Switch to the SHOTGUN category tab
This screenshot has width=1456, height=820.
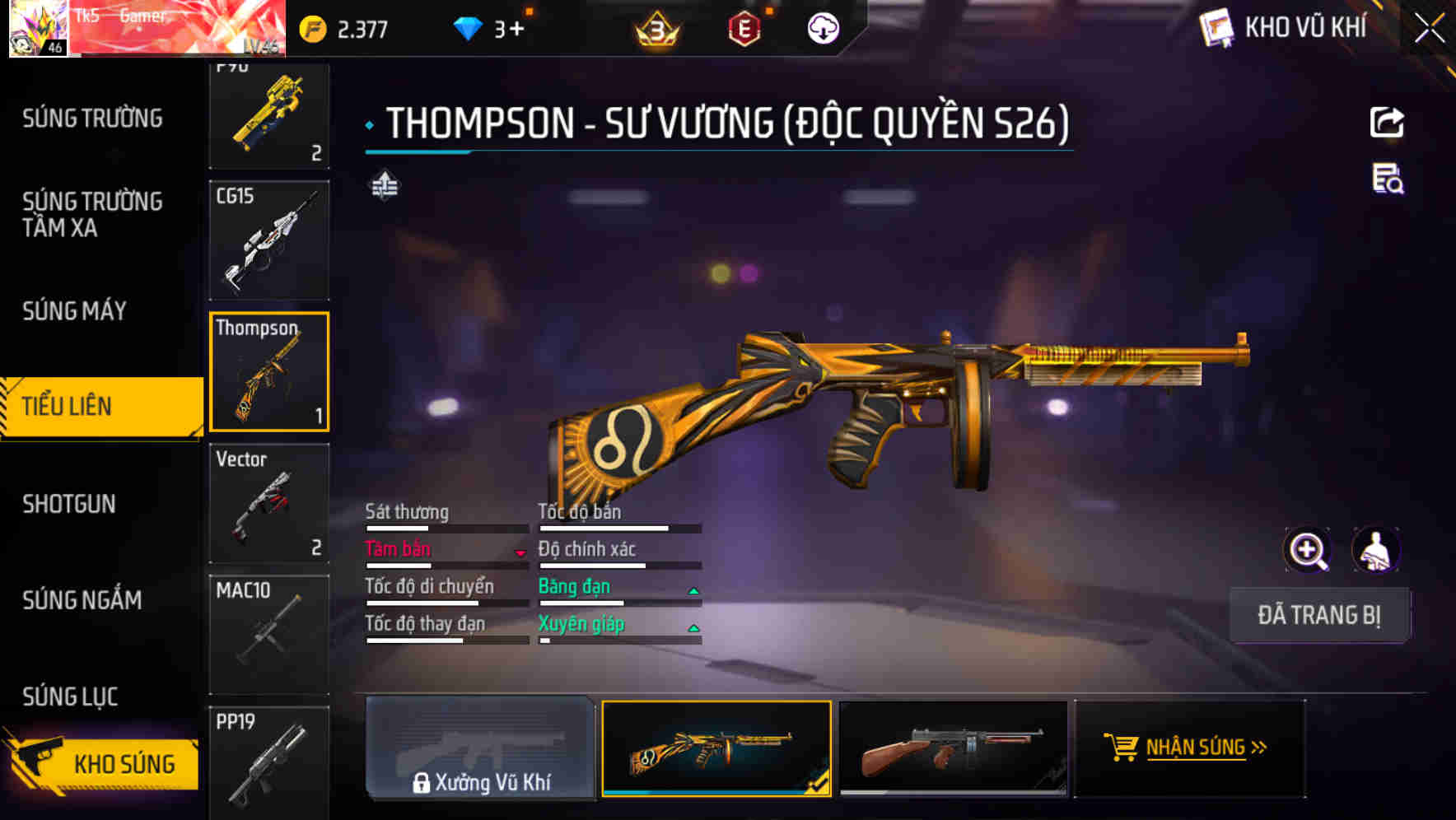(x=70, y=504)
